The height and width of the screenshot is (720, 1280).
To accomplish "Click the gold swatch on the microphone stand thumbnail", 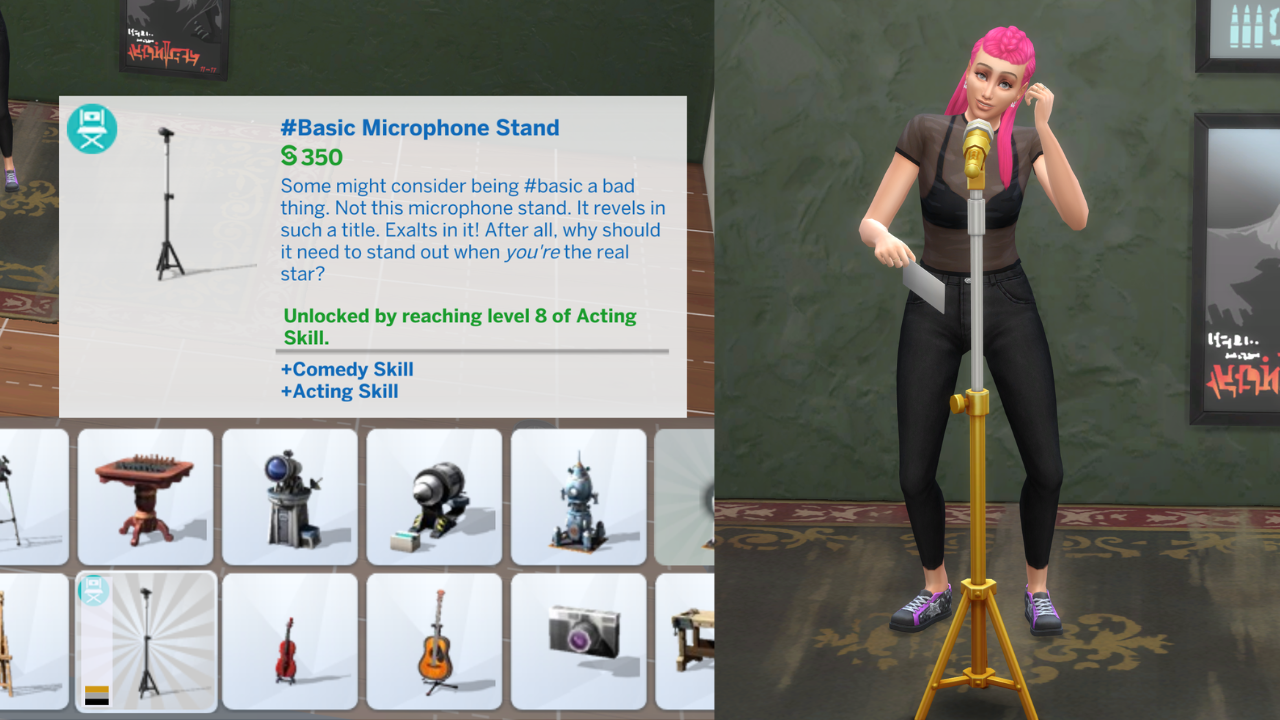I will [x=96, y=689].
